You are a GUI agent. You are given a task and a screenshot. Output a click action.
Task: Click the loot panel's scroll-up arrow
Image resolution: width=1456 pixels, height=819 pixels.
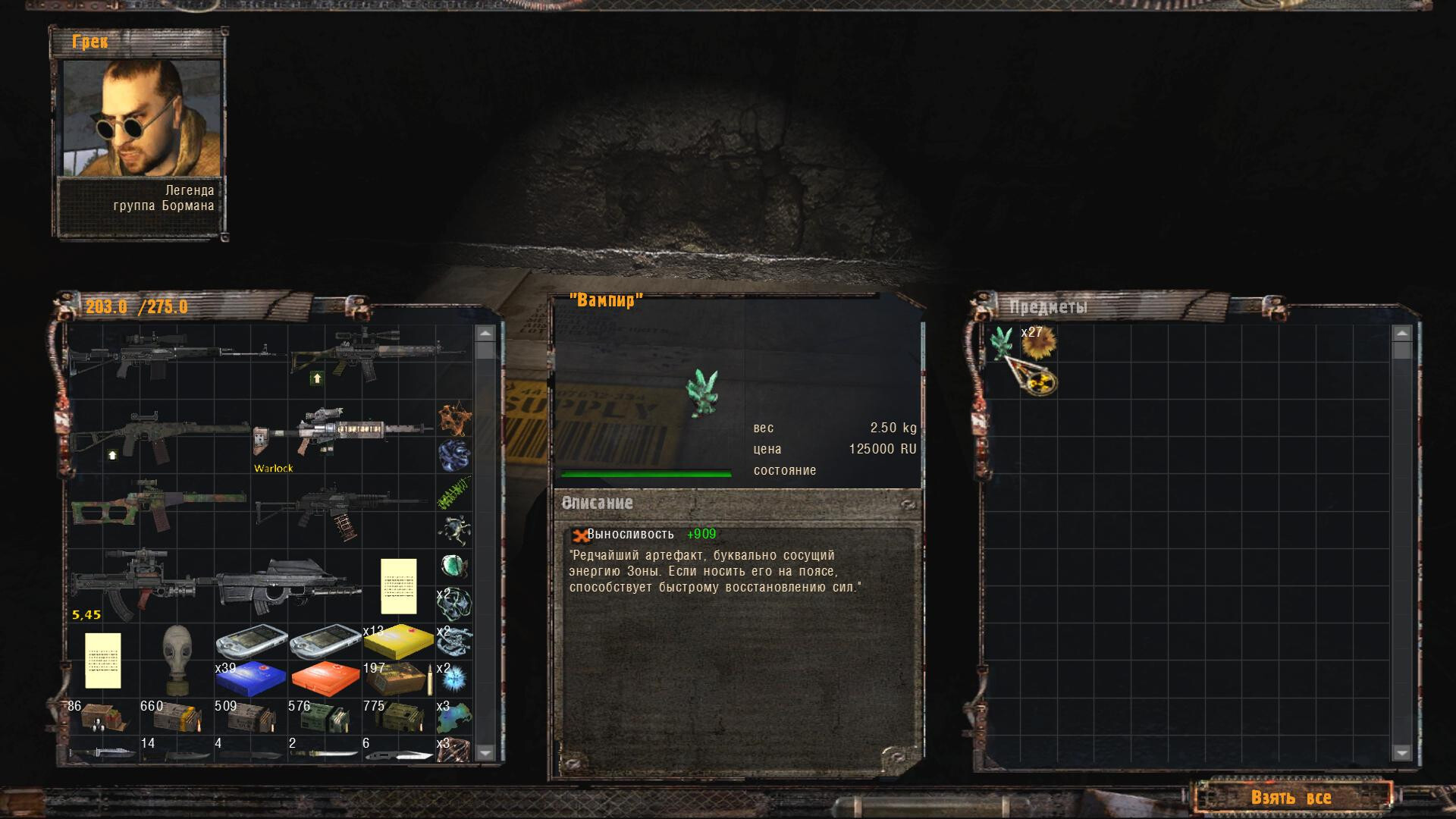click(x=1401, y=334)
